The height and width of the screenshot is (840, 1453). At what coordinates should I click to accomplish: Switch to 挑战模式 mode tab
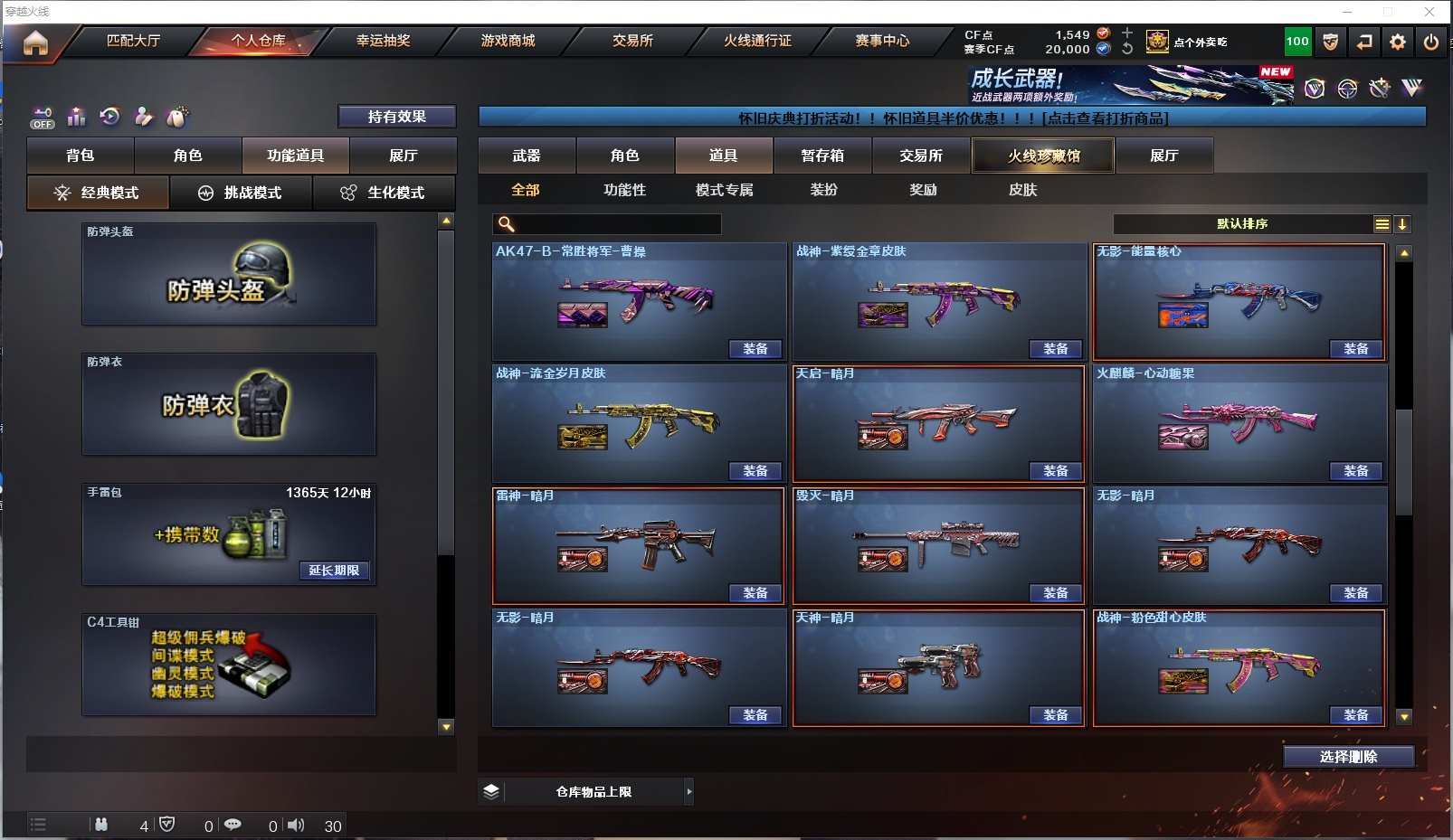(x=241, y=193)
